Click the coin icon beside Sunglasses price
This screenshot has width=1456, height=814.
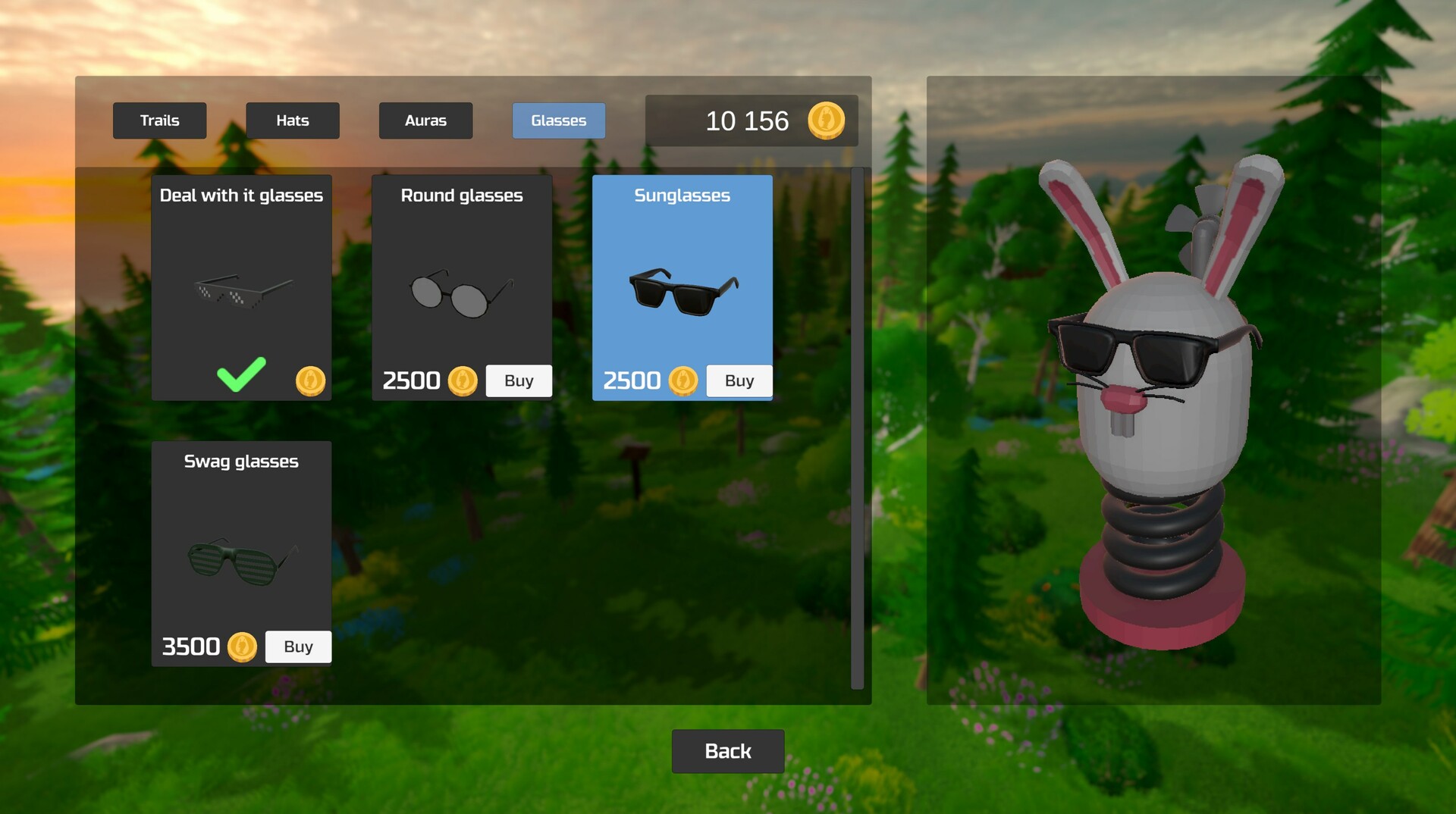pos(682,380)
